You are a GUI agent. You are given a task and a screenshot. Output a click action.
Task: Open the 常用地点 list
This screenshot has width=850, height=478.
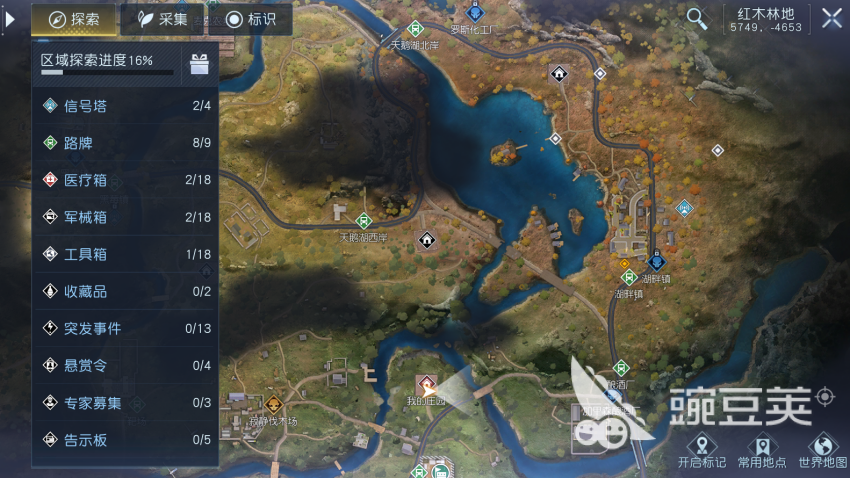coord(762,451)
